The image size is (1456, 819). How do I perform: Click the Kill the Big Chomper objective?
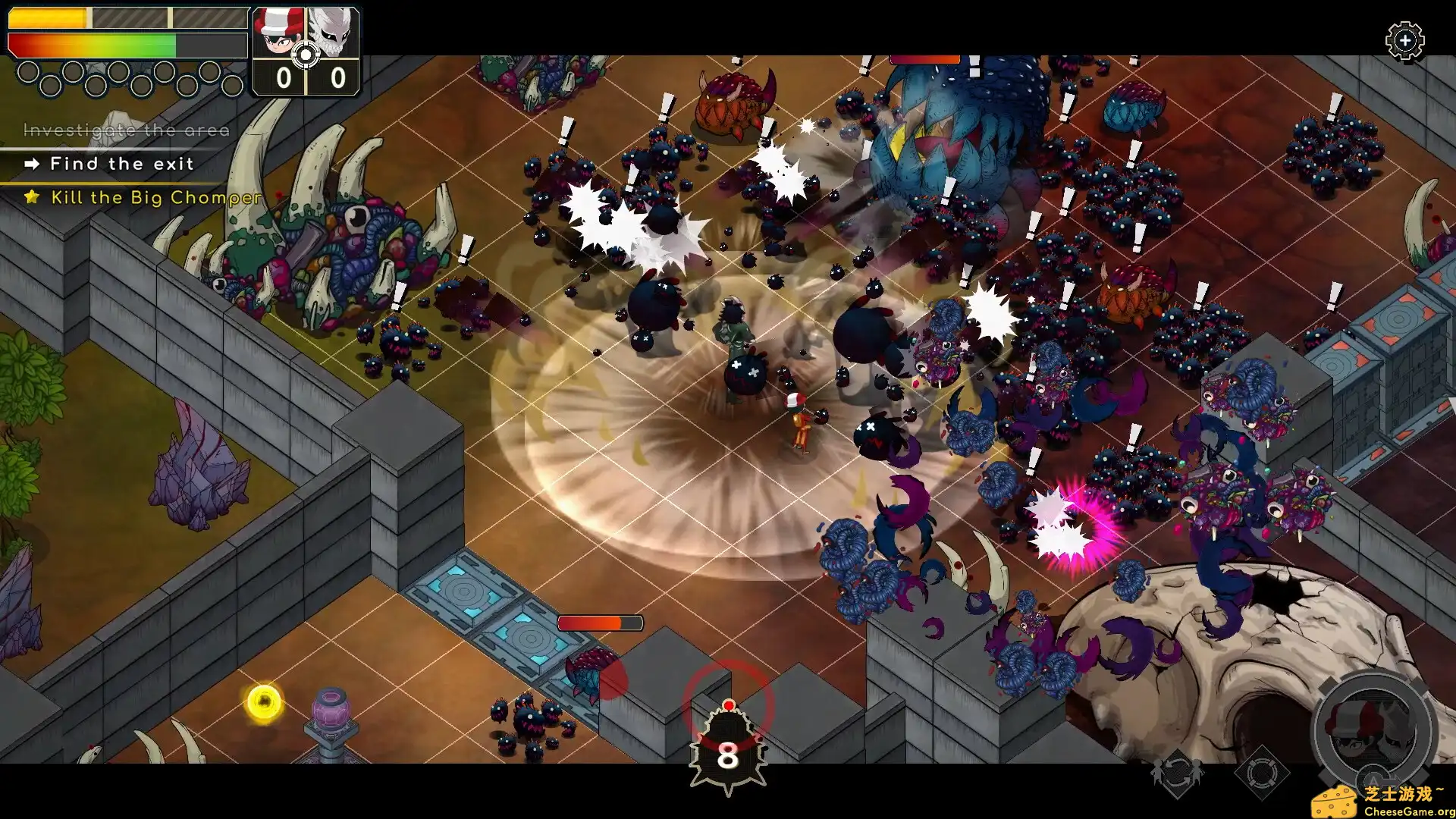(x=155, y=198)
